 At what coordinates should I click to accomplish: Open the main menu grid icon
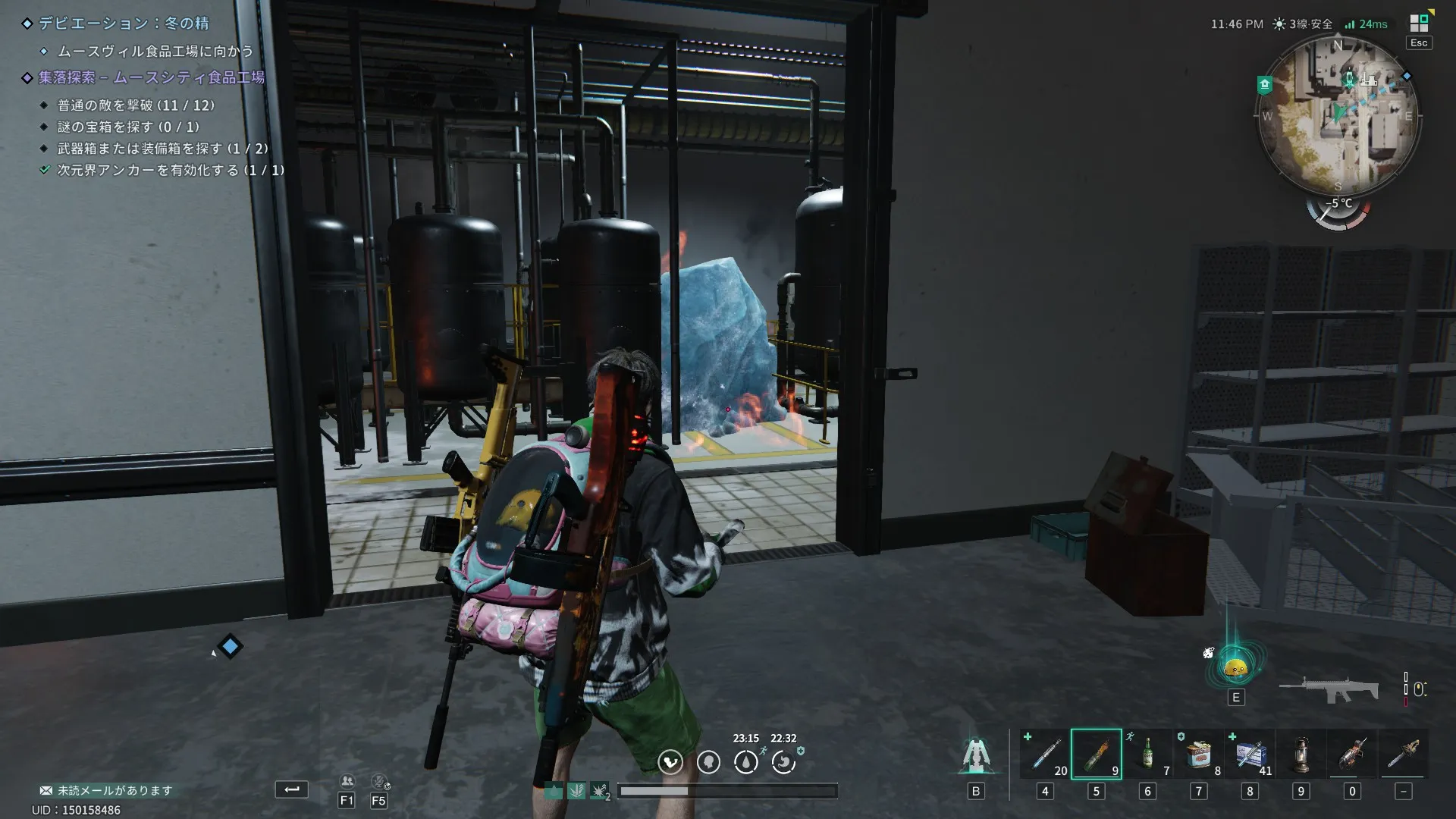1419,24
